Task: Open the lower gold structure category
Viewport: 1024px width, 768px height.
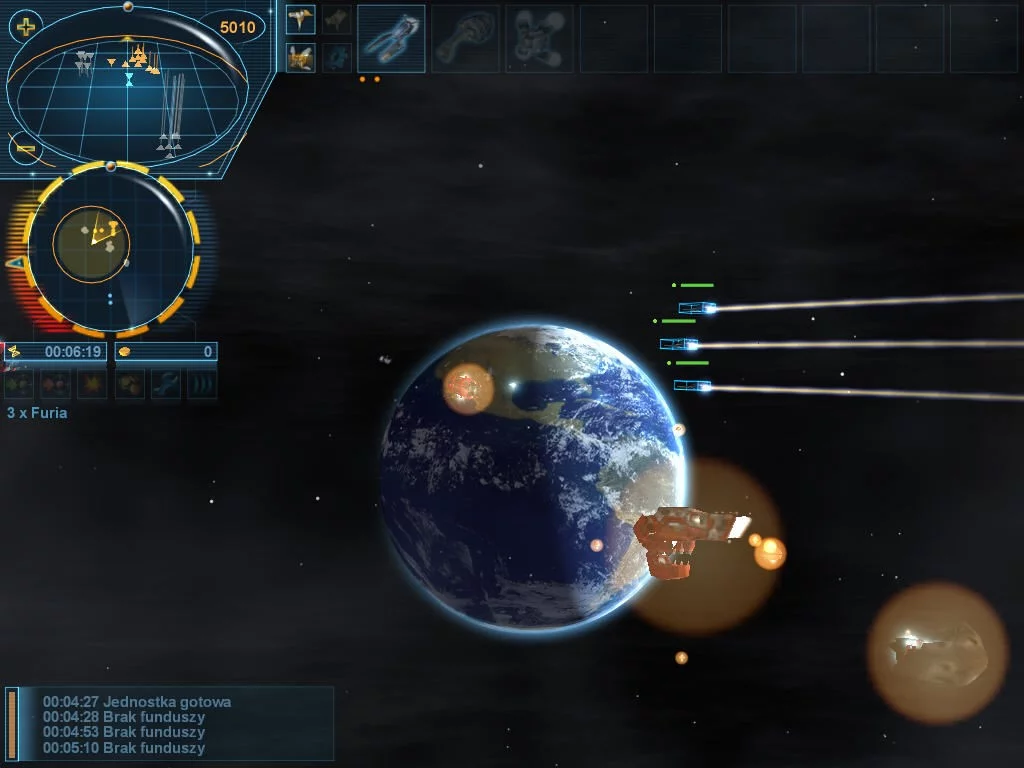Action: pos(301,57)
